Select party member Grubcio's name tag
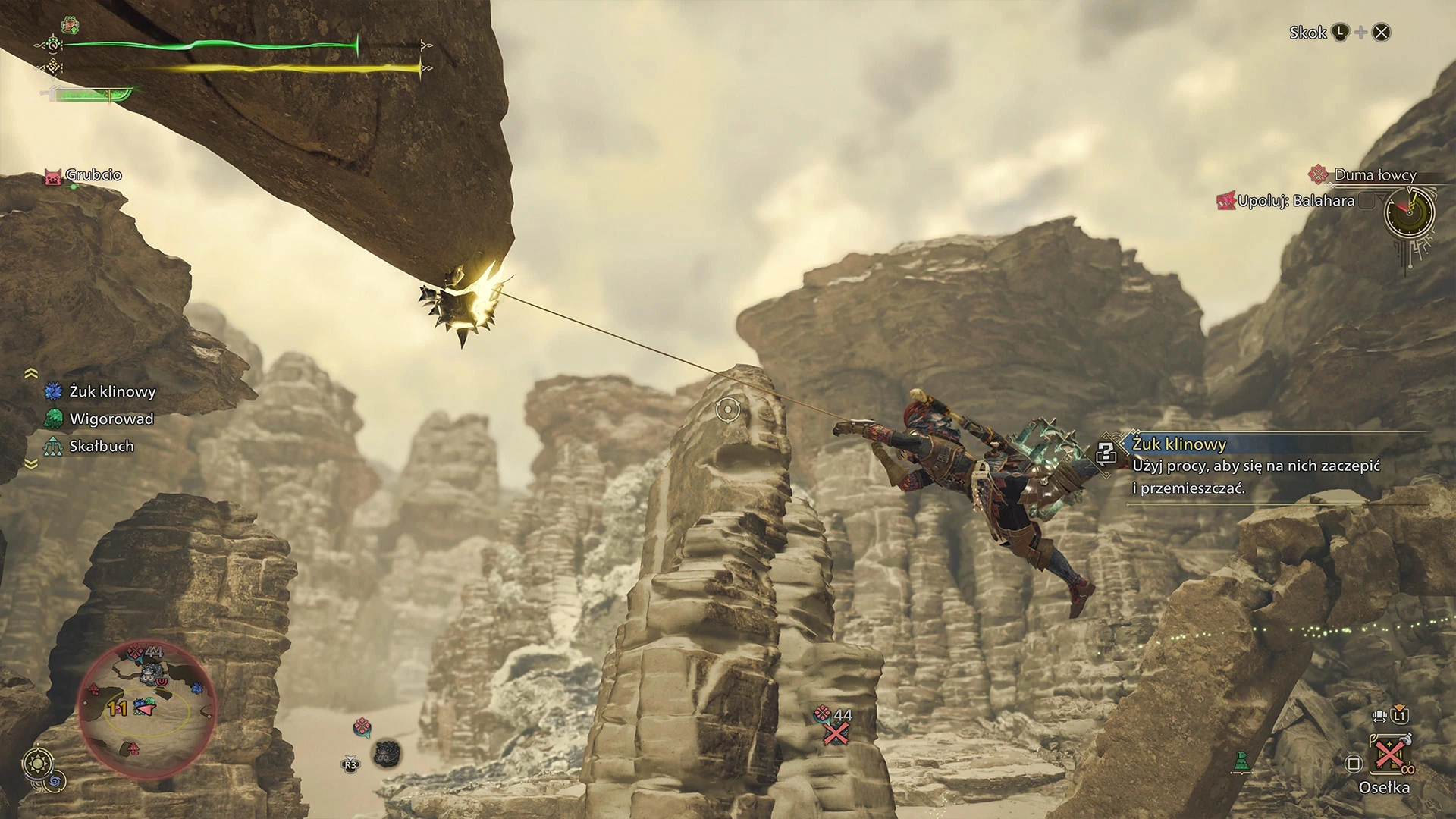This screenshot has height=819, width=1456. [x=93, y=175]
